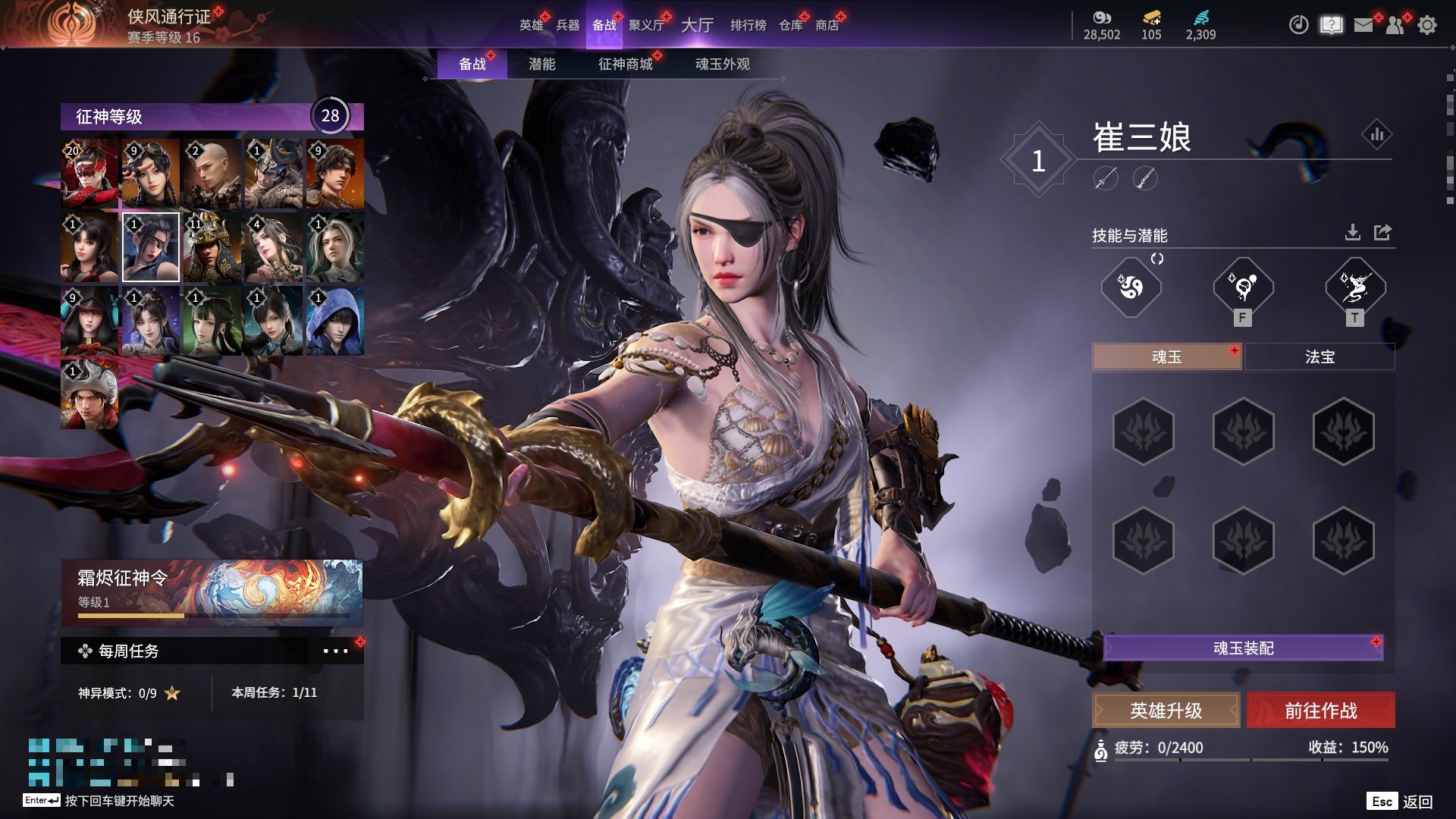The height and width of the screenshot is (819, 1456).
Task: Show the 排行榜 leaderboard
Action: click(x=748, y=25)
